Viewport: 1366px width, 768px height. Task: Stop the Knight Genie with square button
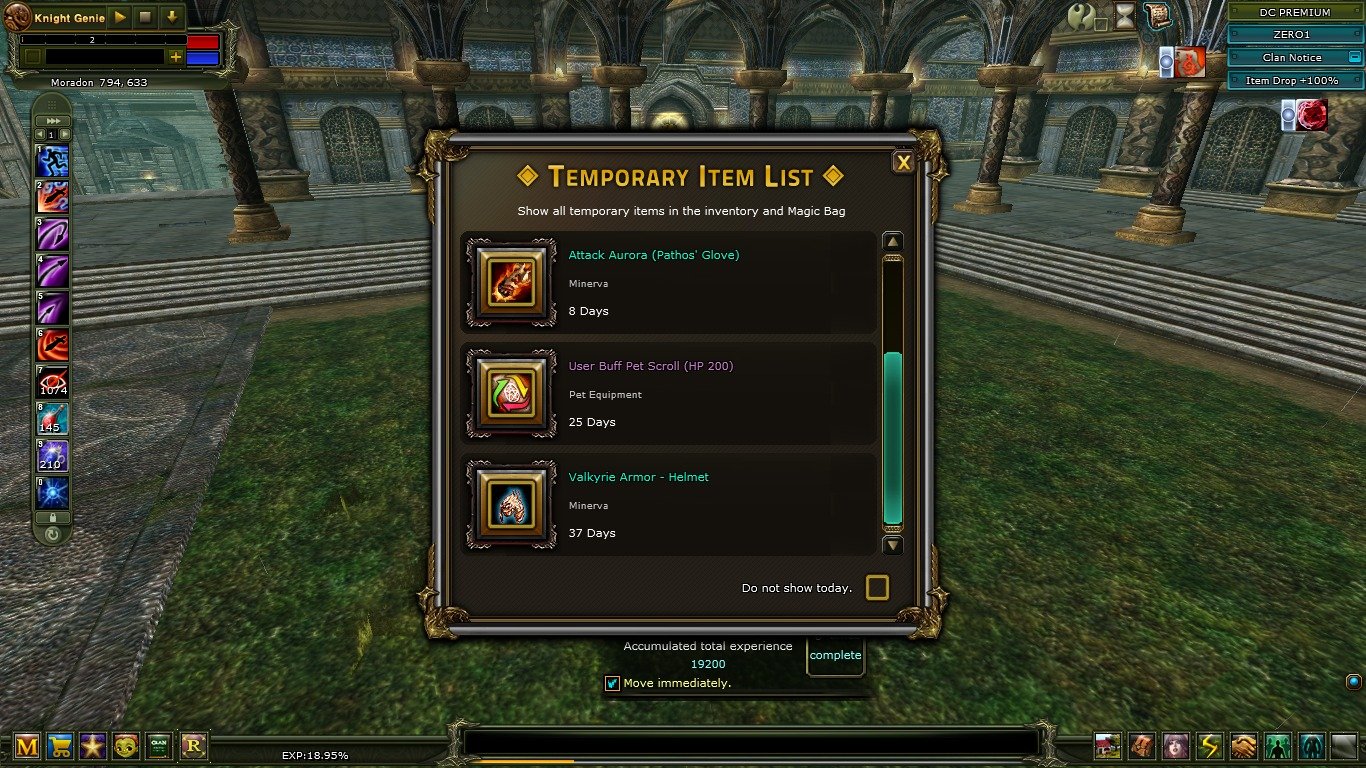pyautogui.click(x=145, y=18)
